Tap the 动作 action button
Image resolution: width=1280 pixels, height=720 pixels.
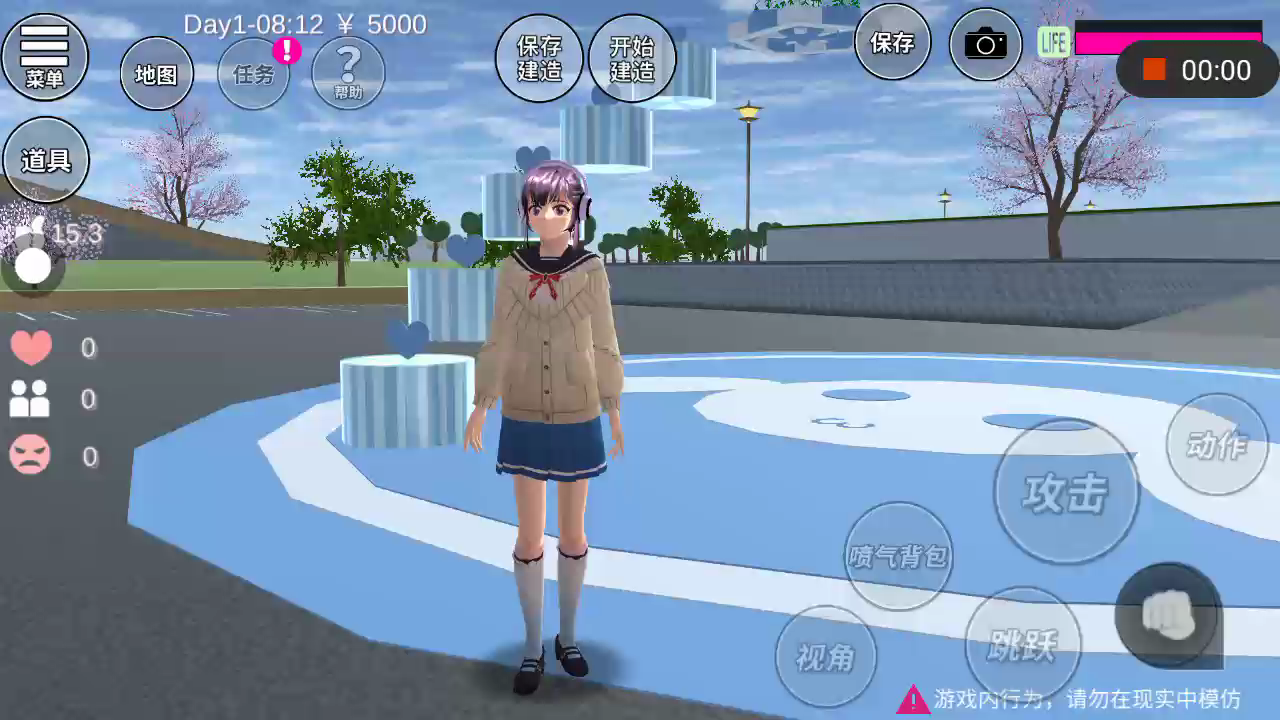(1217, 445)
